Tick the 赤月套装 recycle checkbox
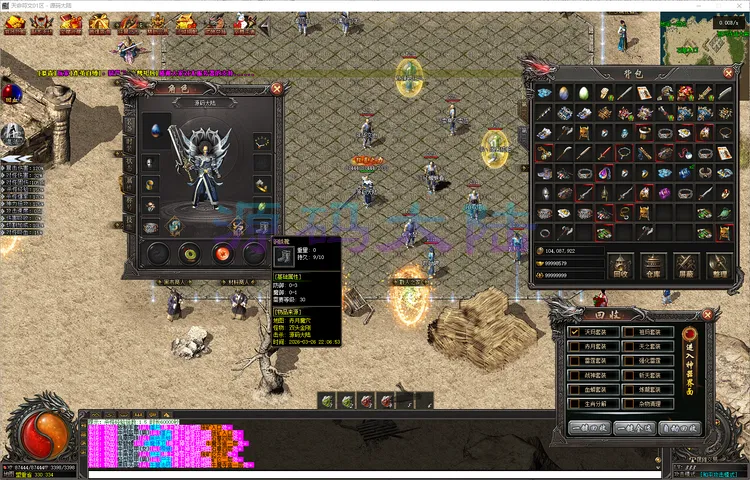 (x=574, y=346)
